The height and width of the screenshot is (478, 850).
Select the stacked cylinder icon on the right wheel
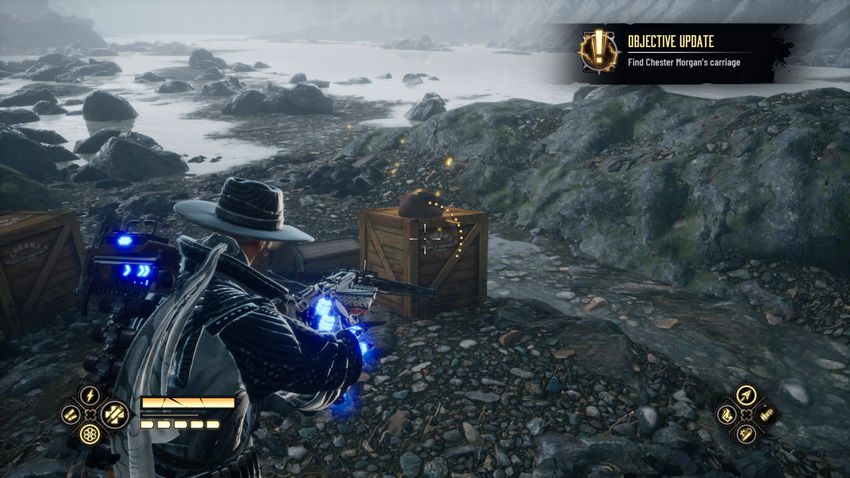click(x=765, y=414)
